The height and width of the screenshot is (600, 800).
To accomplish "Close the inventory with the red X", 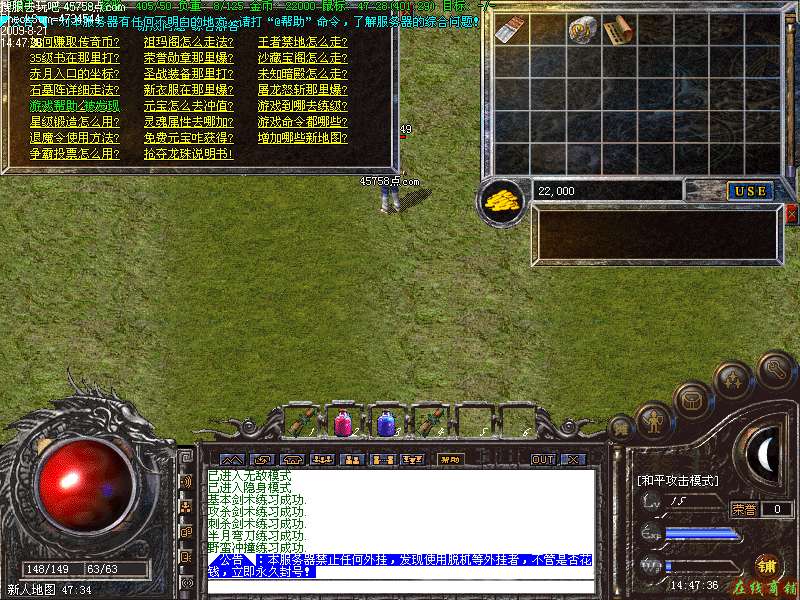I will (792, 213).
